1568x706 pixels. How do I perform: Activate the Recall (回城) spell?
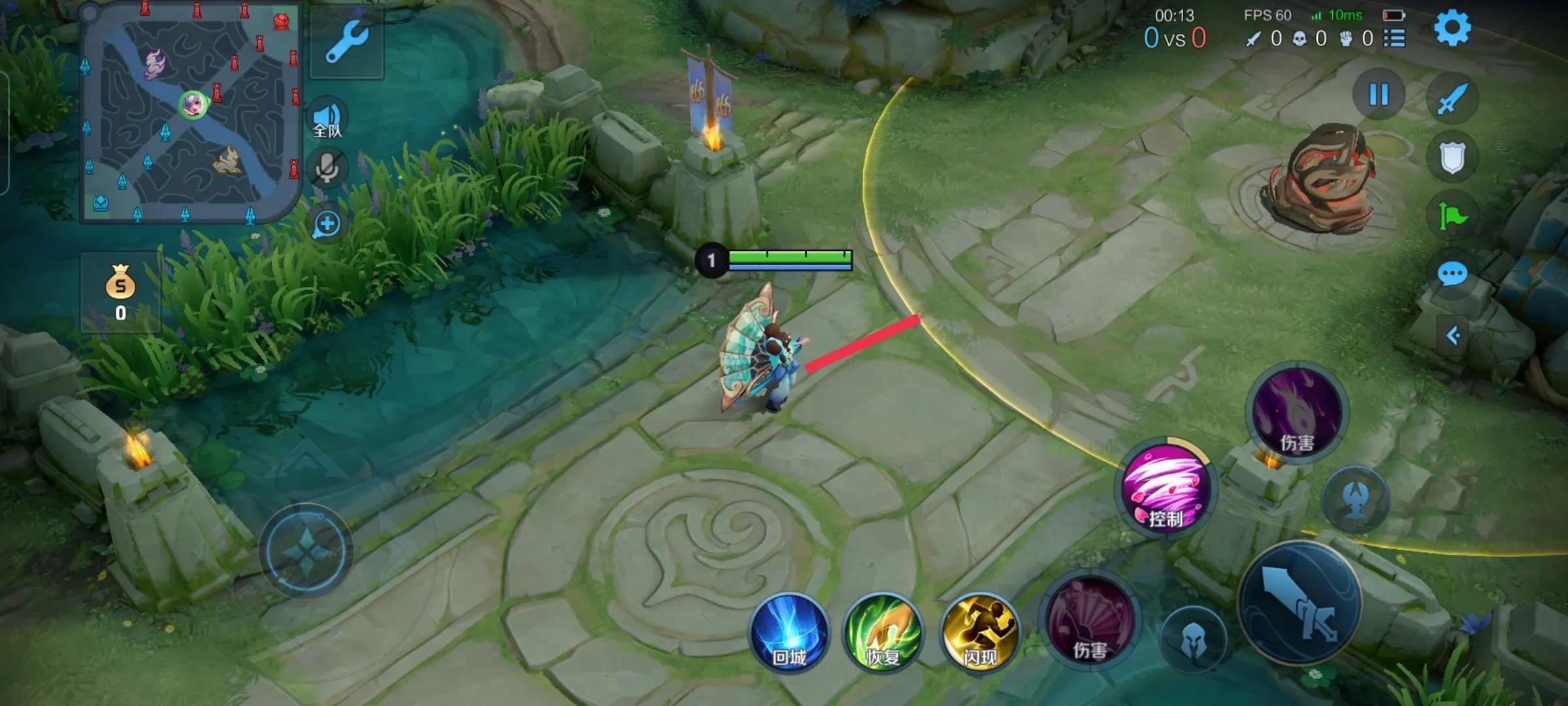coord(789,633)
